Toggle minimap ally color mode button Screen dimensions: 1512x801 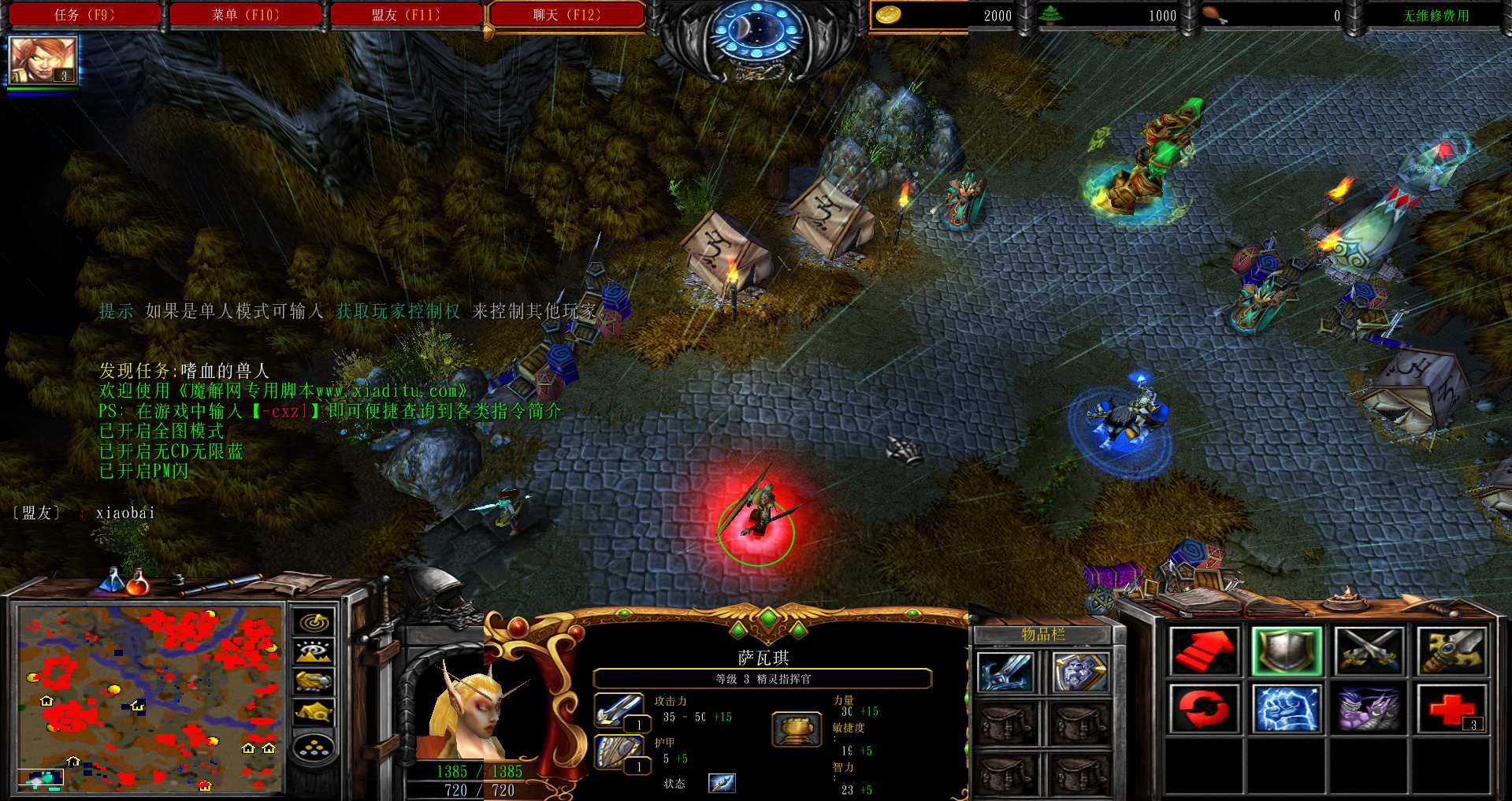[314, 681]
